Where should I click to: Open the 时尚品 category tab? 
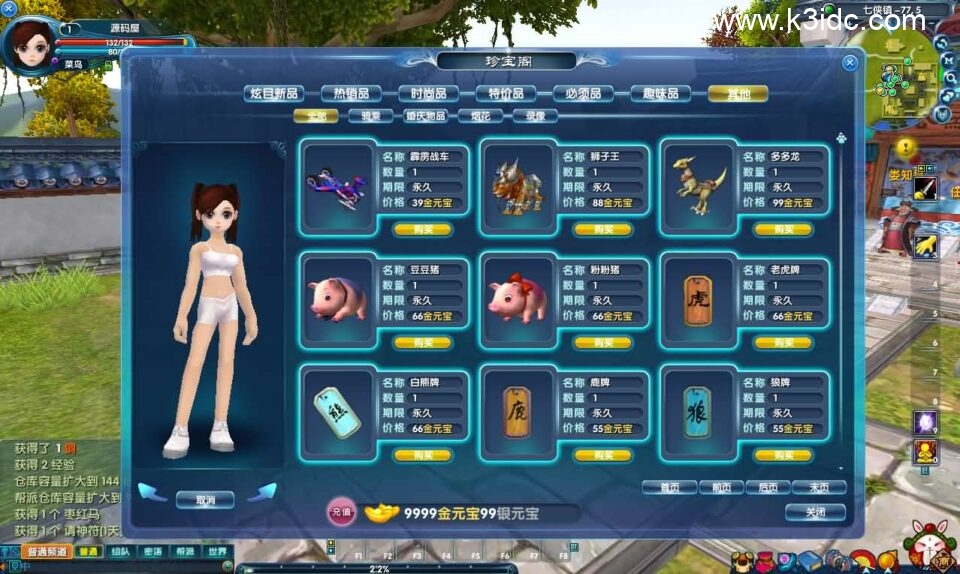(429, 94)
